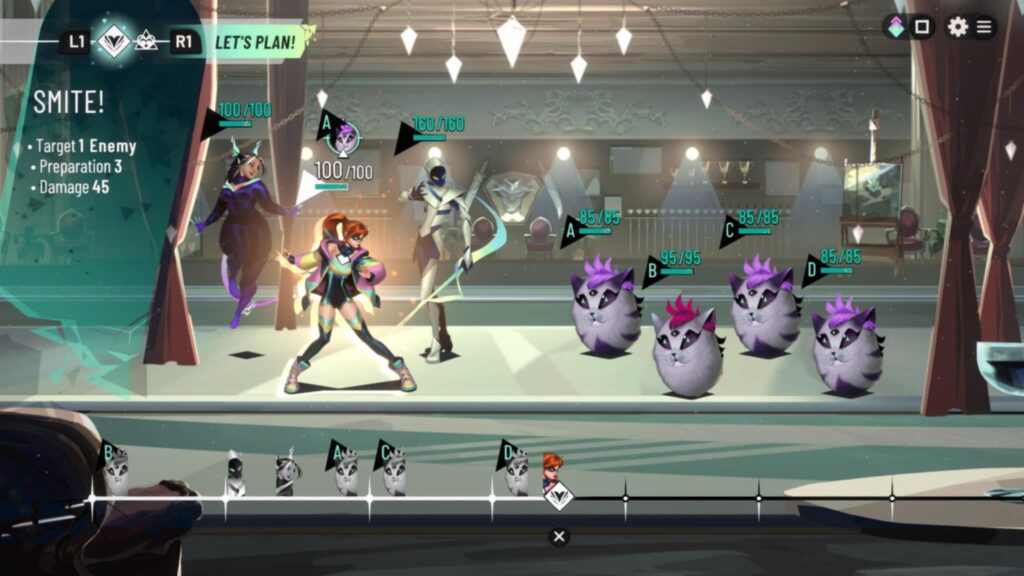Viewport: 1024px width, 576px height.
Task: Open the settings gear menu
Action: click(957, 27)
